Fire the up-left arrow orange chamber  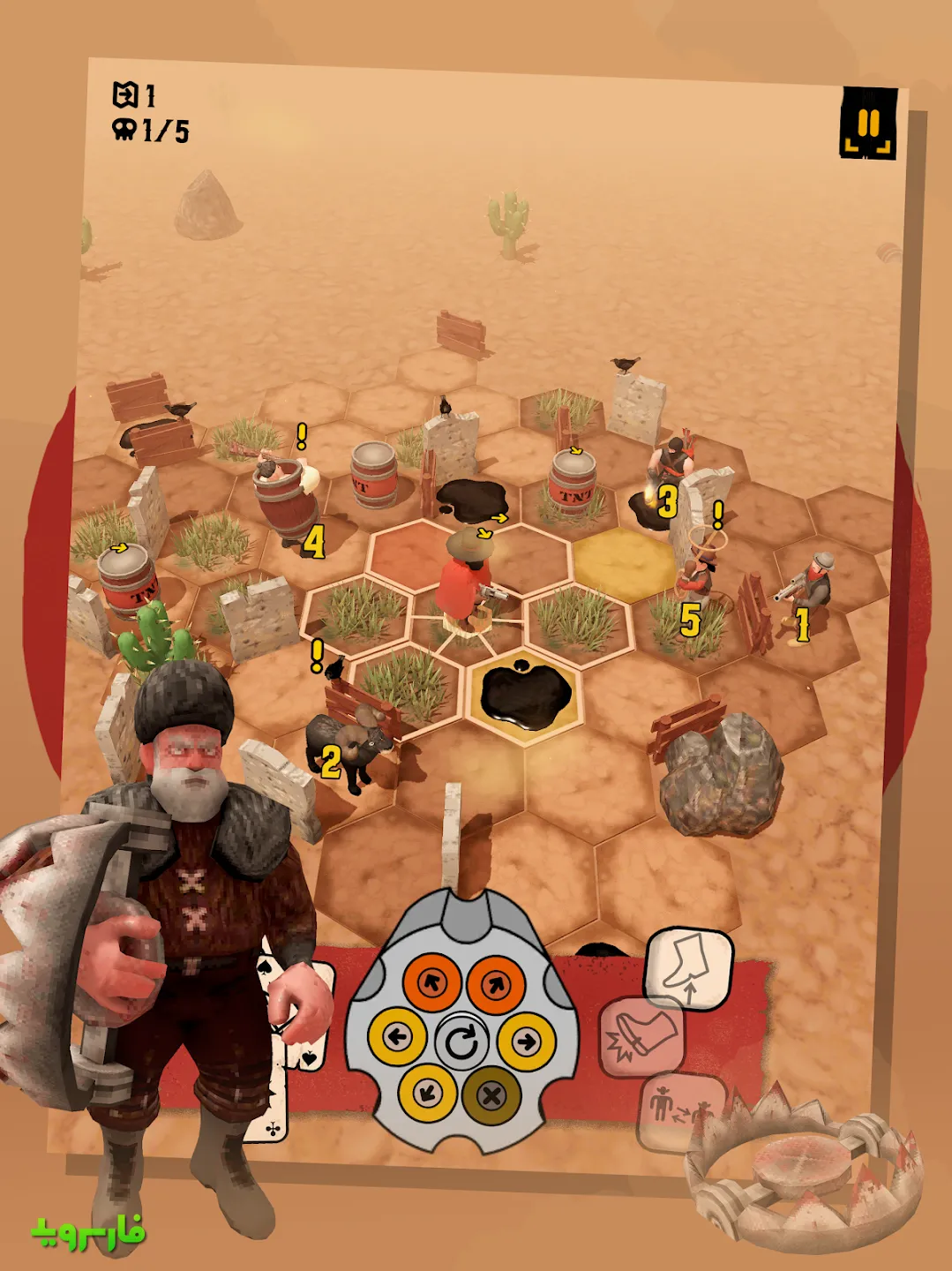coord(432,982)
